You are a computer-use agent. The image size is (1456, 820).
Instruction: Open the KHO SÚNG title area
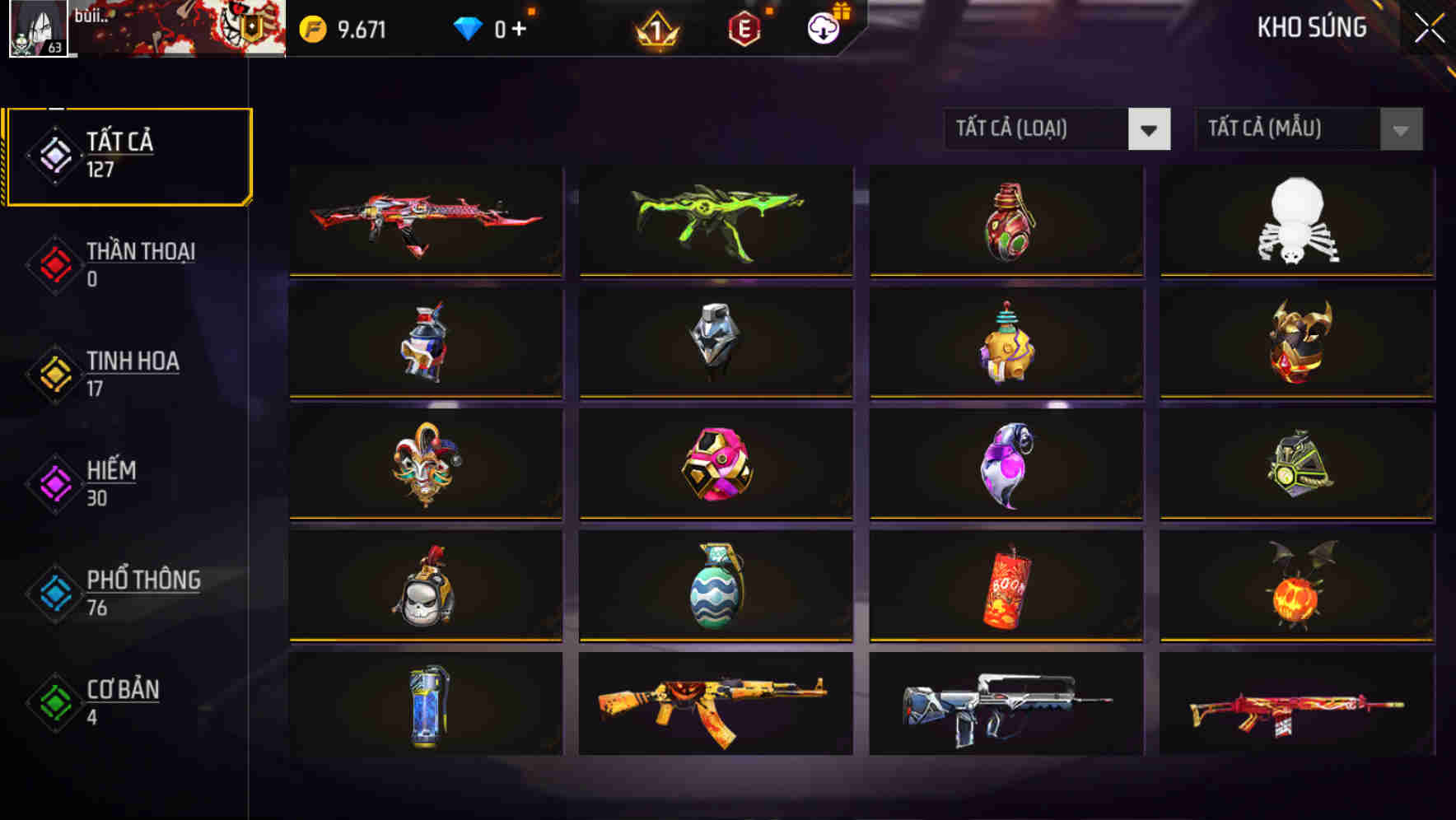1311,27
